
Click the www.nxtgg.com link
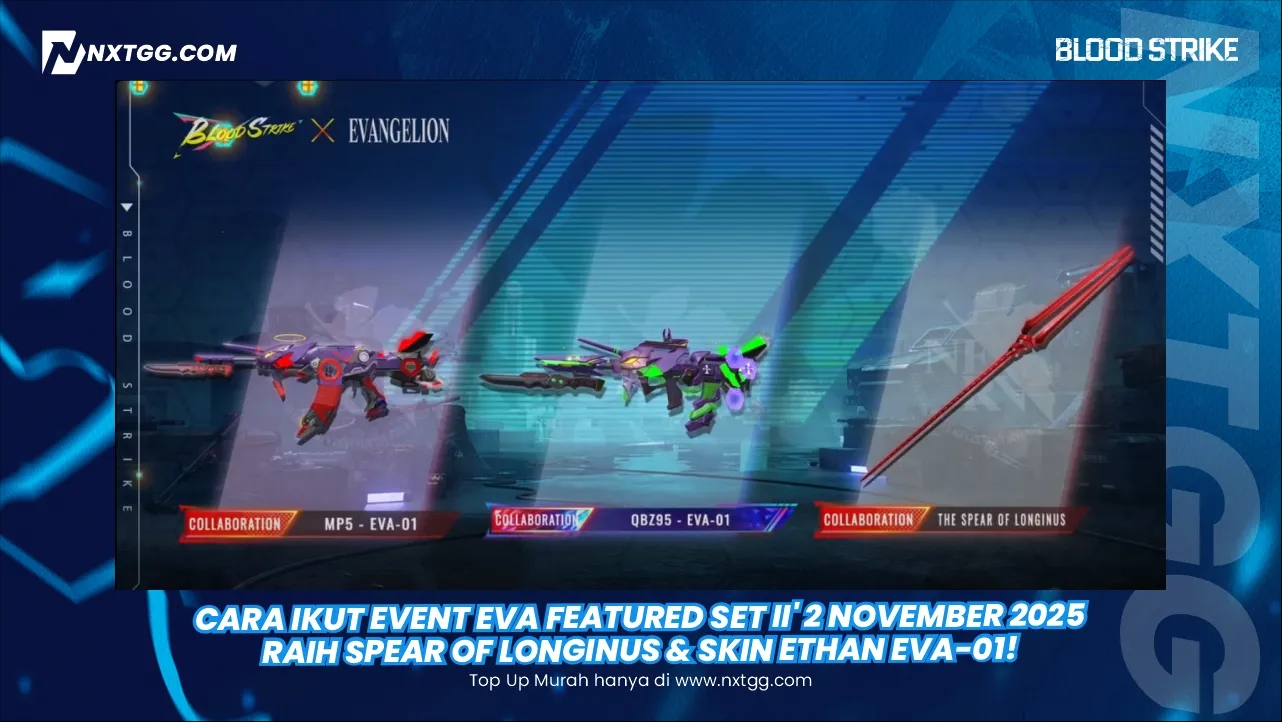744,681
